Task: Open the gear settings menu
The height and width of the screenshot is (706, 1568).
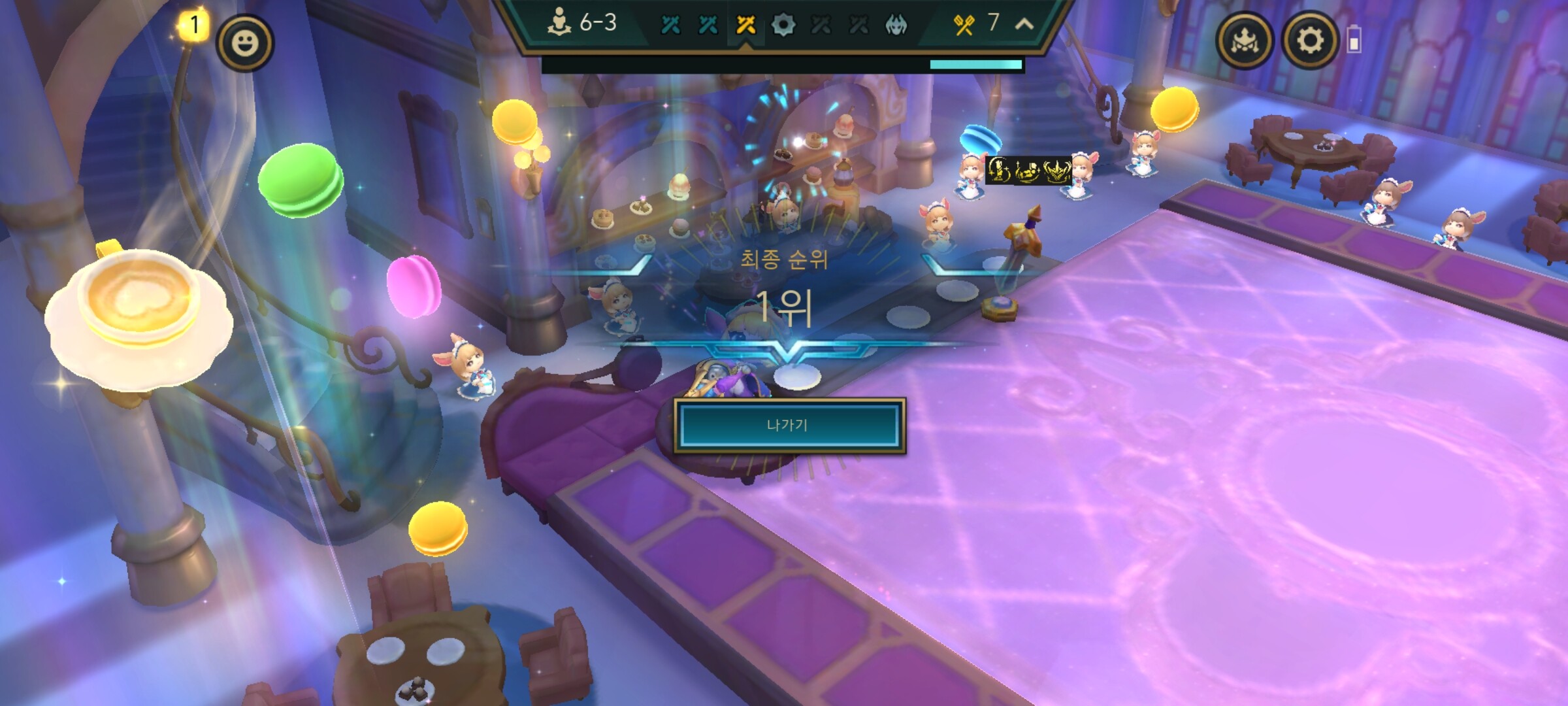Action: click(x=1309, y=41)
